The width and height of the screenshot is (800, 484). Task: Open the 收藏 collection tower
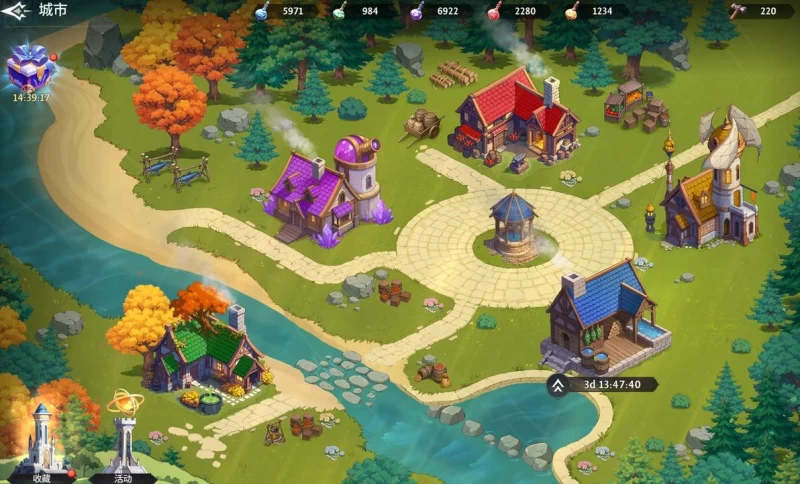click(x=42, y=440)
